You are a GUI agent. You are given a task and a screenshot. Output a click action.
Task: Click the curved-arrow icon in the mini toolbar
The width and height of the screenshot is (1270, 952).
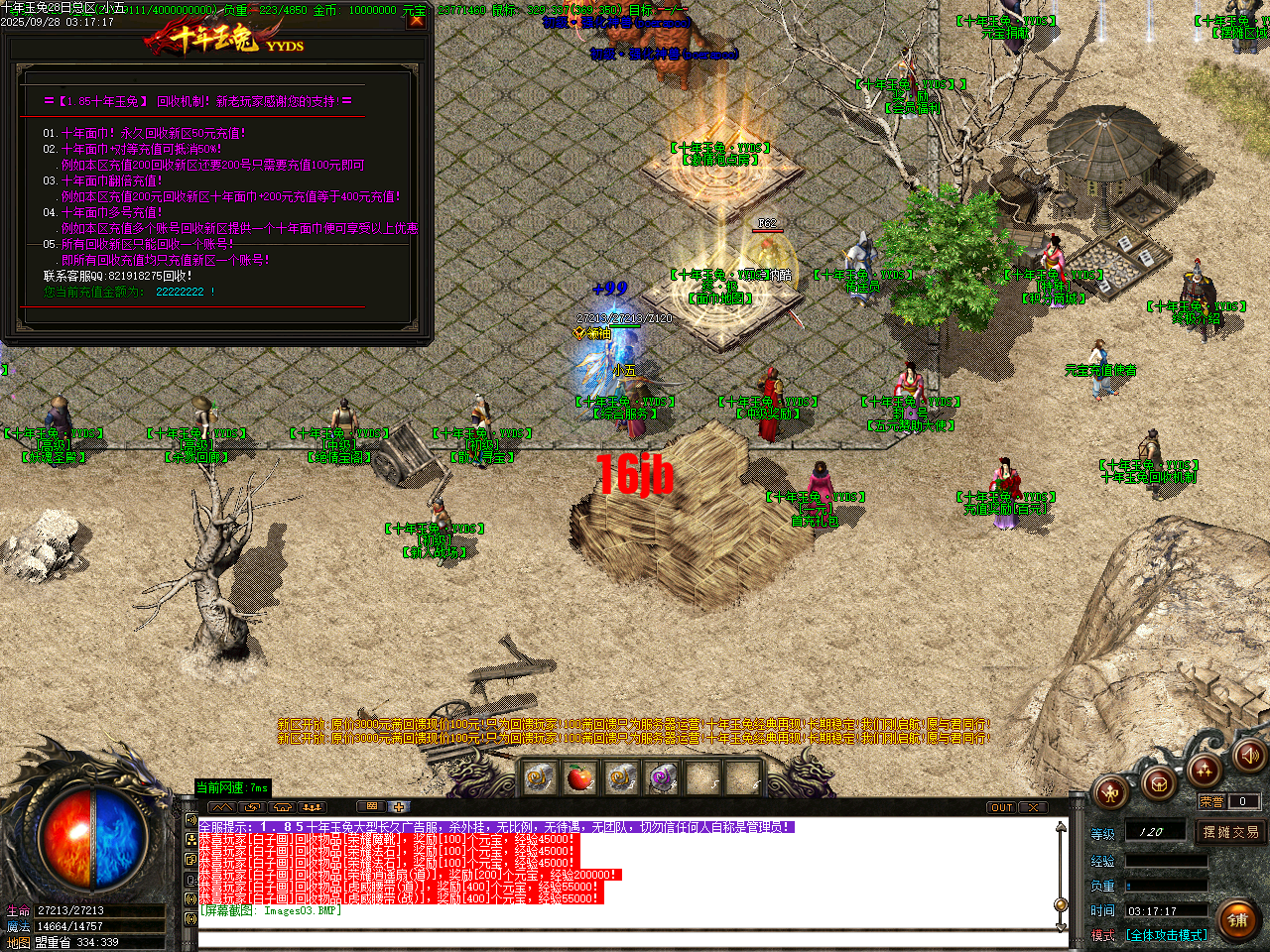point(252,808)
